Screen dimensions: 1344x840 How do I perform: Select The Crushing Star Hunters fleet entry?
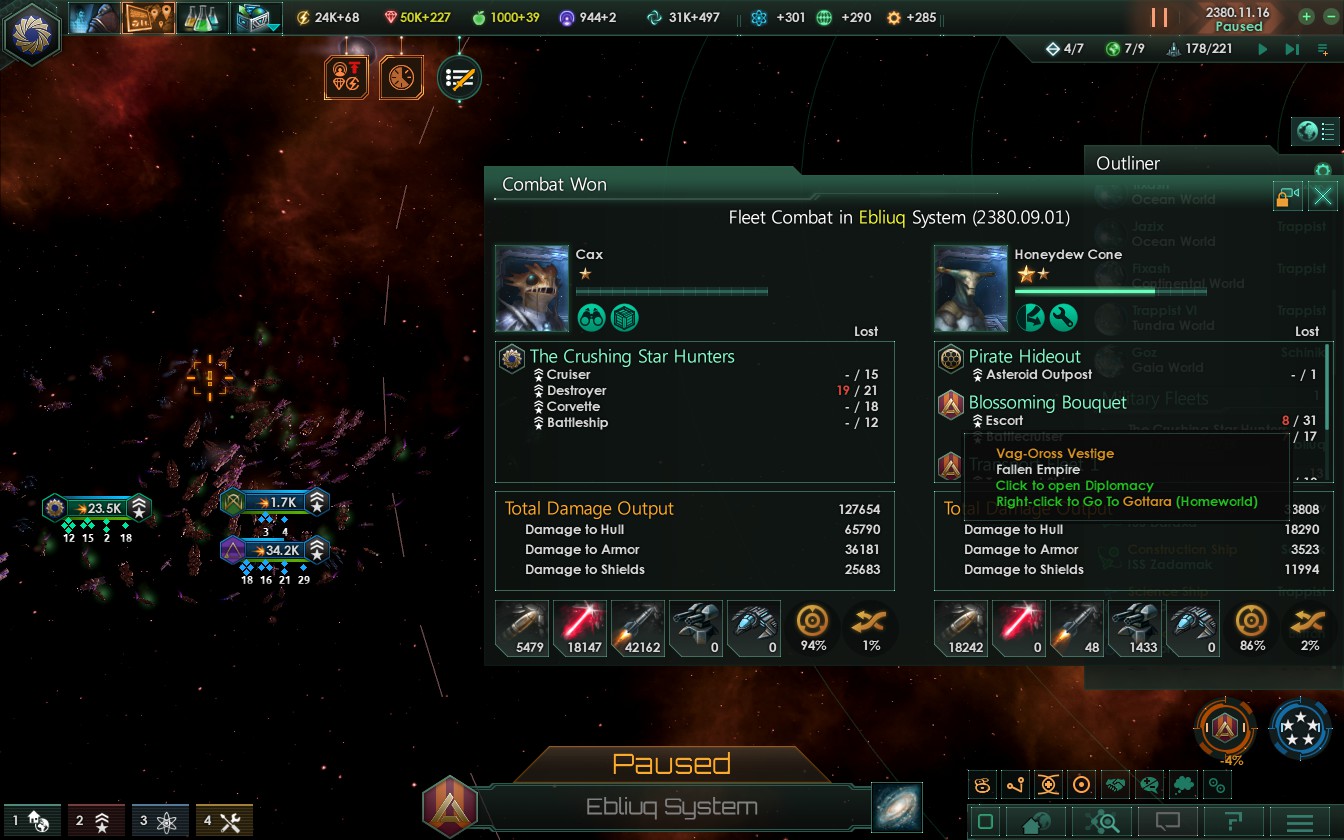[632, 356]
